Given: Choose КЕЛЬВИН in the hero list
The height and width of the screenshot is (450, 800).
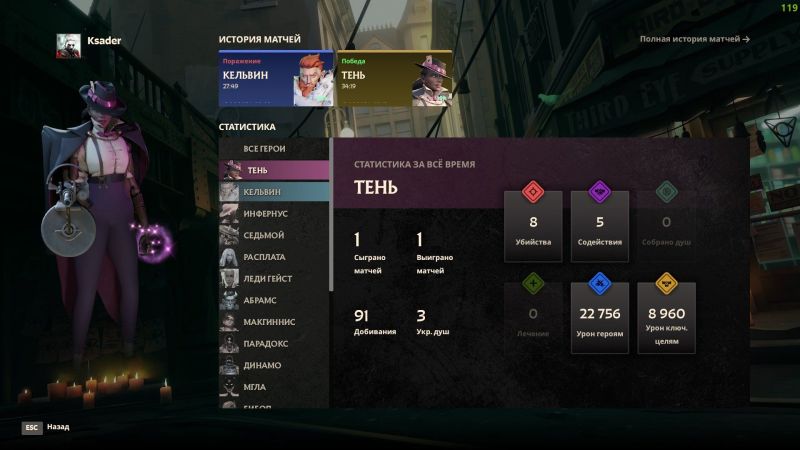Looking at the screenshot, I should click(274, 192).
